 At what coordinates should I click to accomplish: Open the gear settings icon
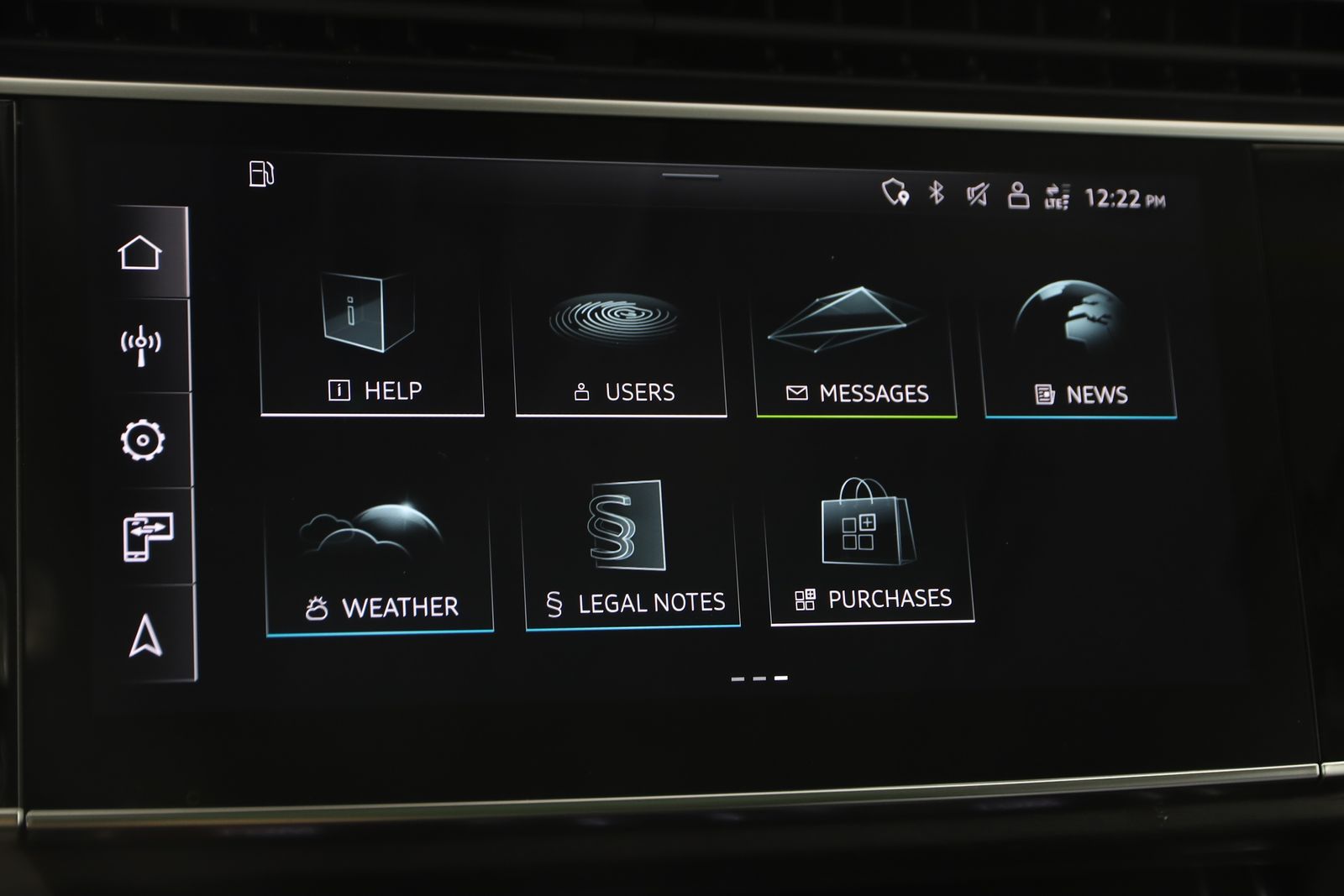pos(142,440)
